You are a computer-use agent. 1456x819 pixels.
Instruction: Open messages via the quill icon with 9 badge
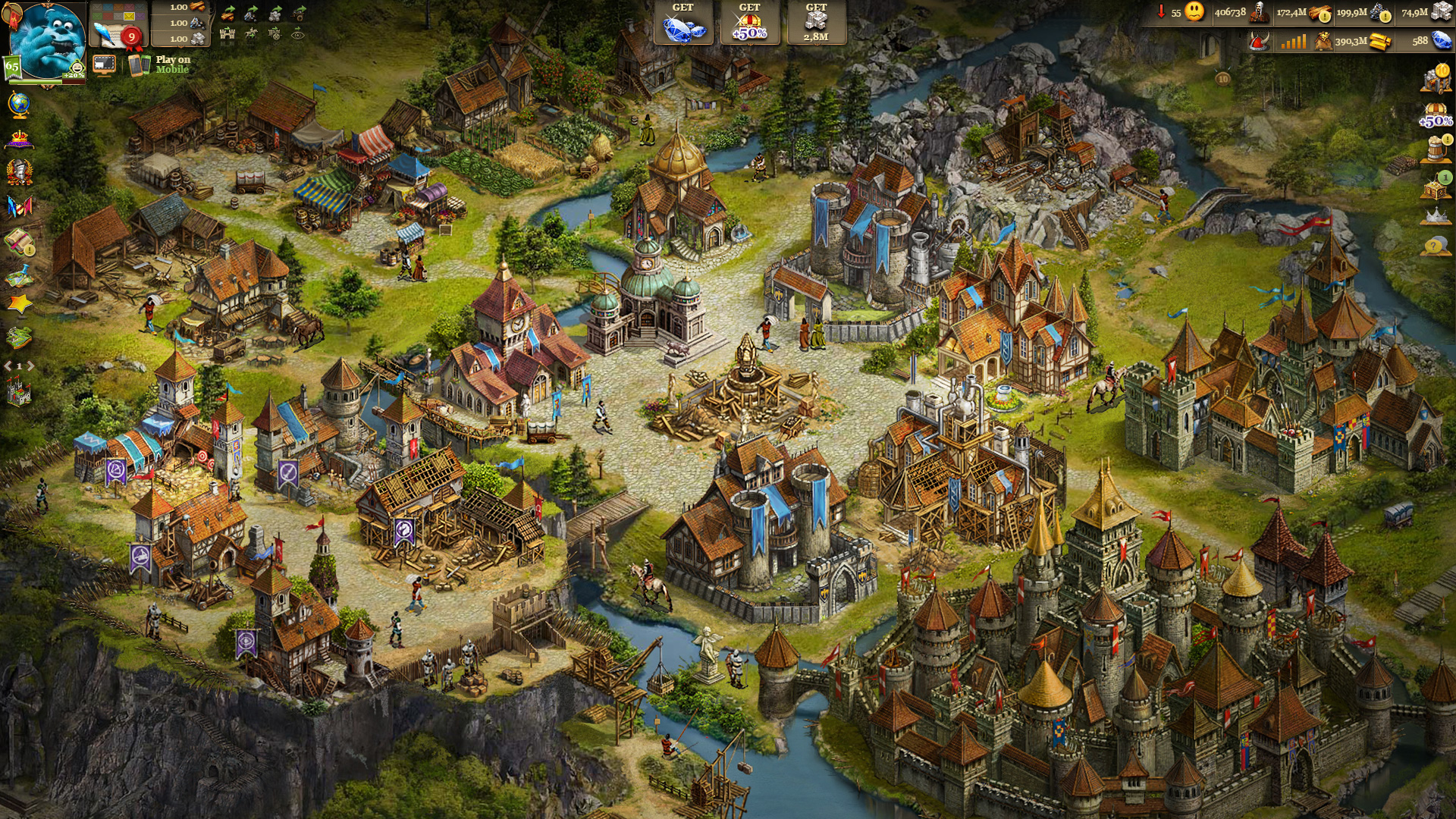tap(114, 36)
